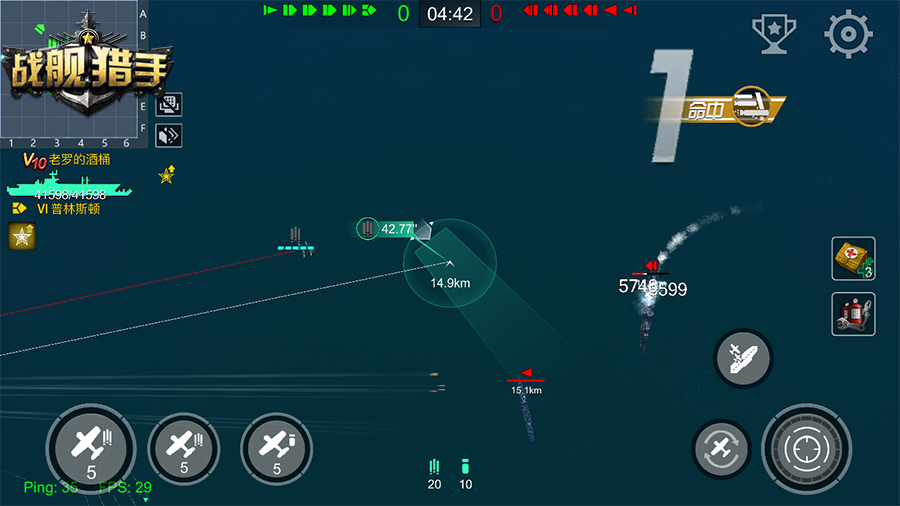
Task: Click the gold star skill icon
Action: point(22,236)
